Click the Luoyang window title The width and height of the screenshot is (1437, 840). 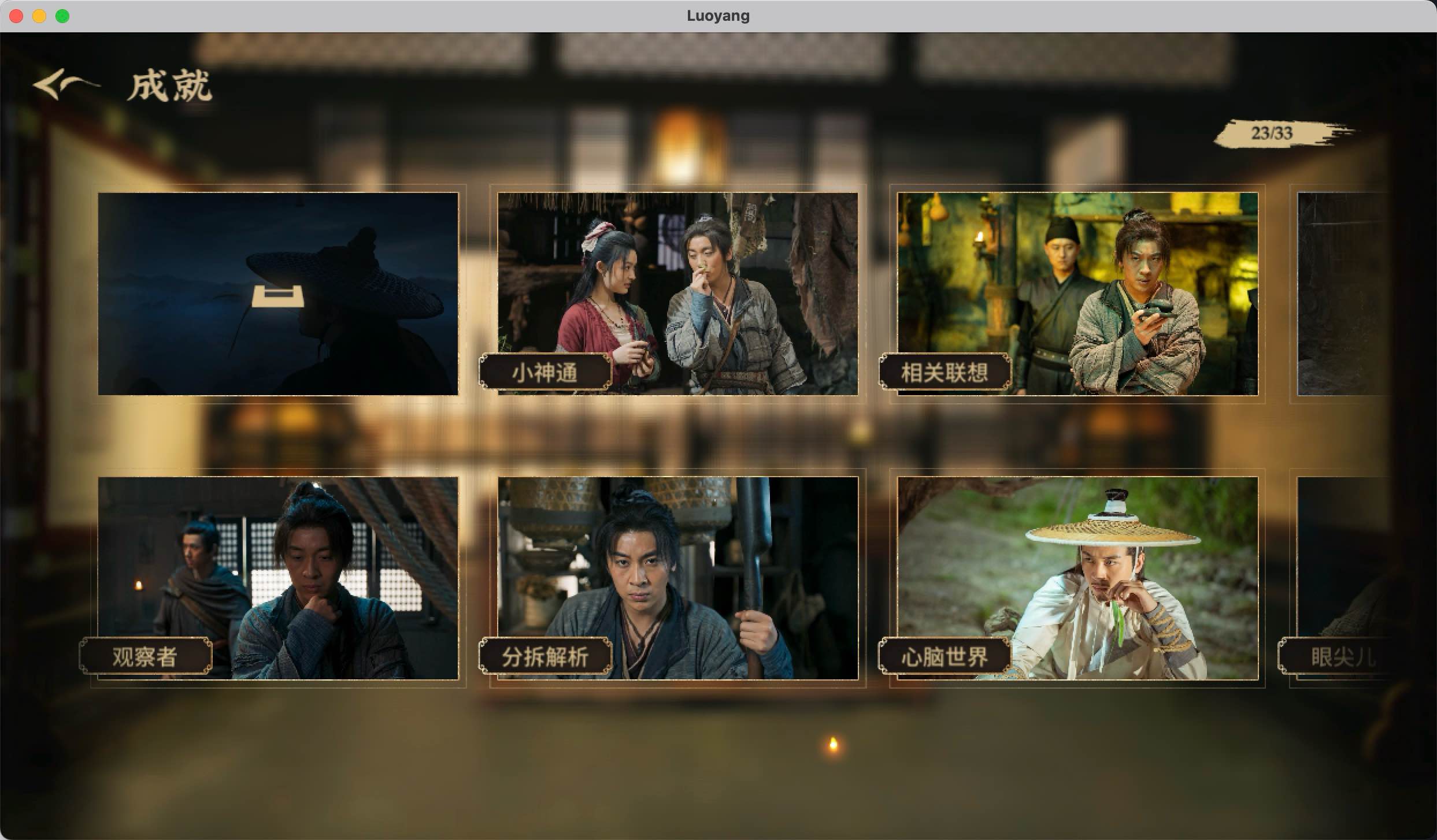pyautogui.click(x=718, y=16)
